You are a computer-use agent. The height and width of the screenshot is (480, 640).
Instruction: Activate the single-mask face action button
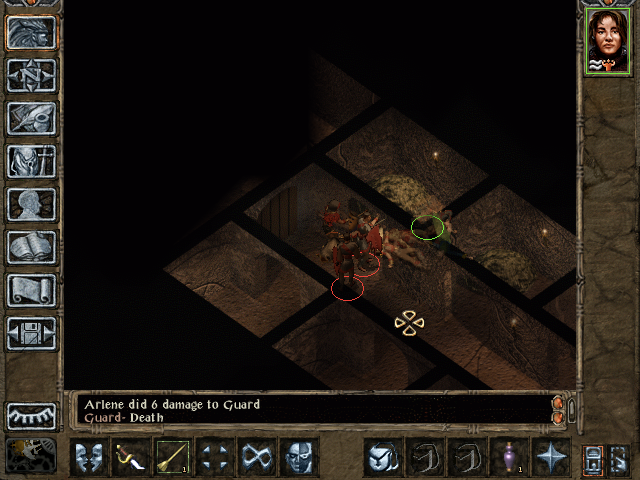point(298,457)
